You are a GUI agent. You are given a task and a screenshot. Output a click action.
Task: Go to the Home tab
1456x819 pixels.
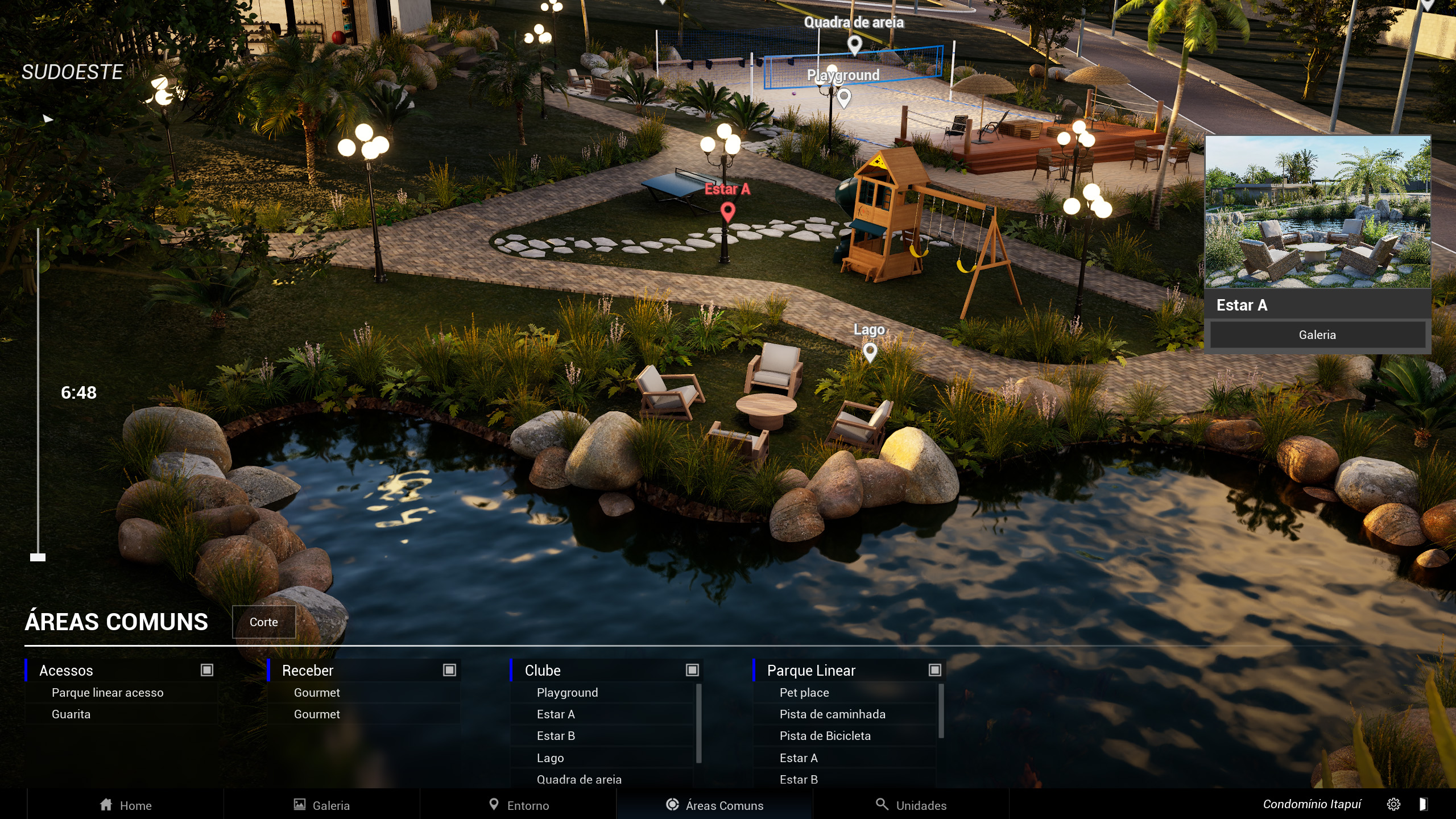[x=126, y=805]
